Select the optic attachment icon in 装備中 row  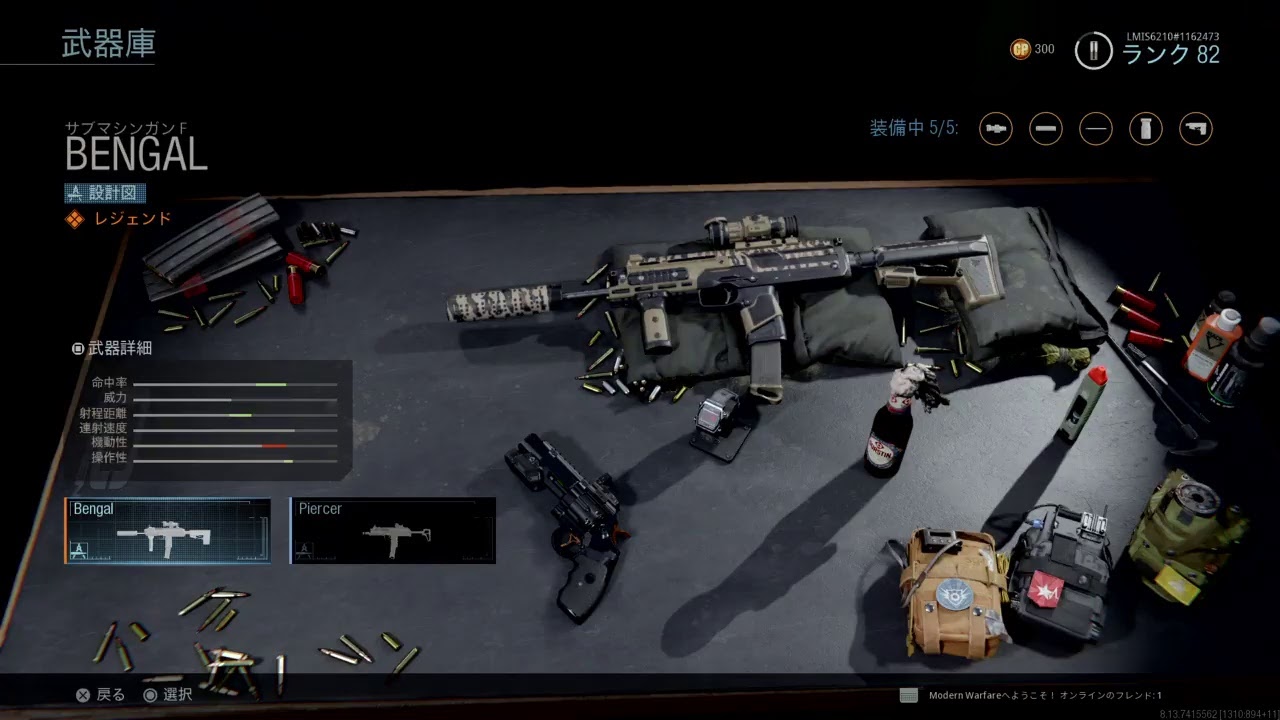click(996, 129)
